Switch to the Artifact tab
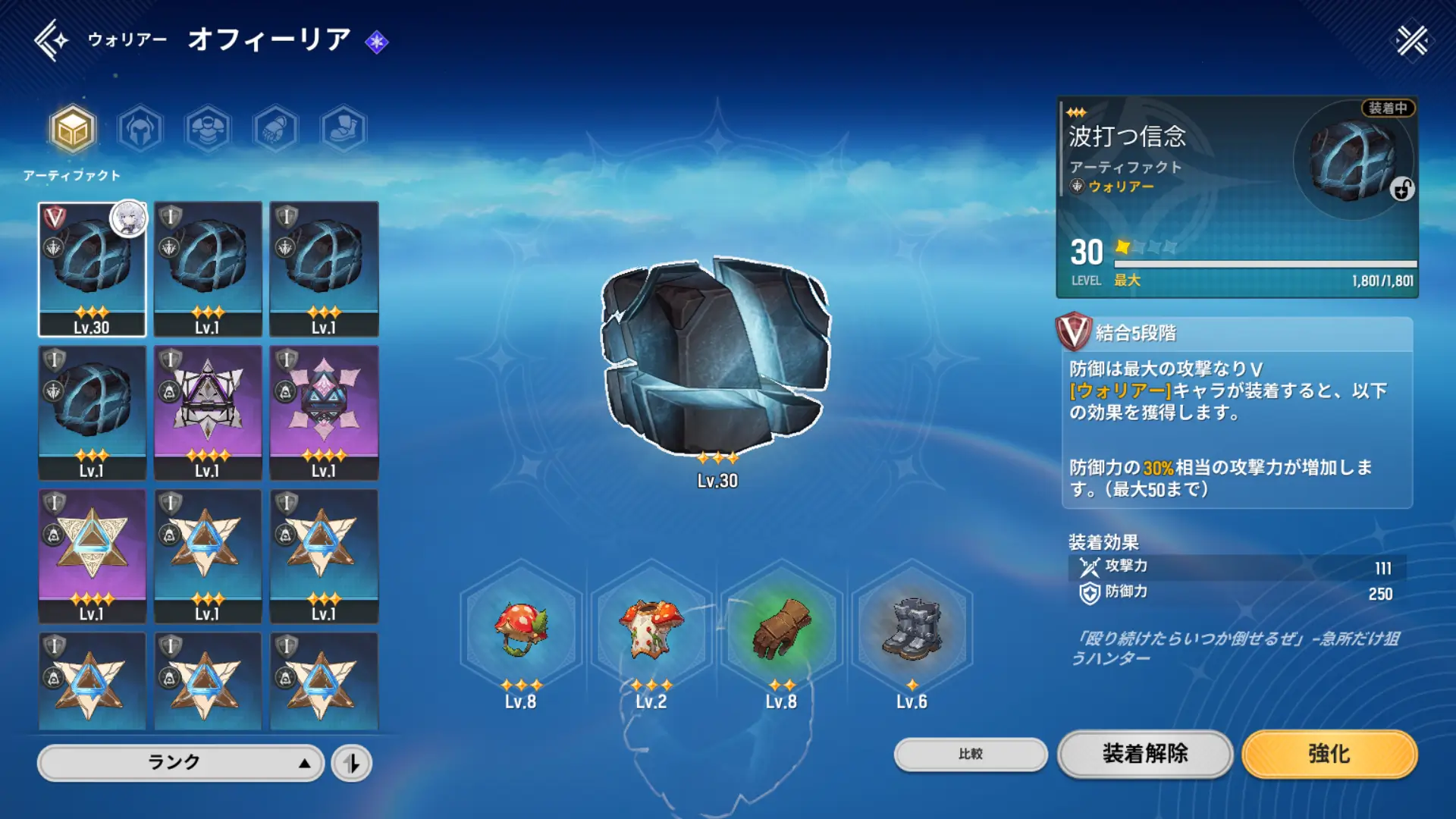1456x819 pixels. click(73, 129)
